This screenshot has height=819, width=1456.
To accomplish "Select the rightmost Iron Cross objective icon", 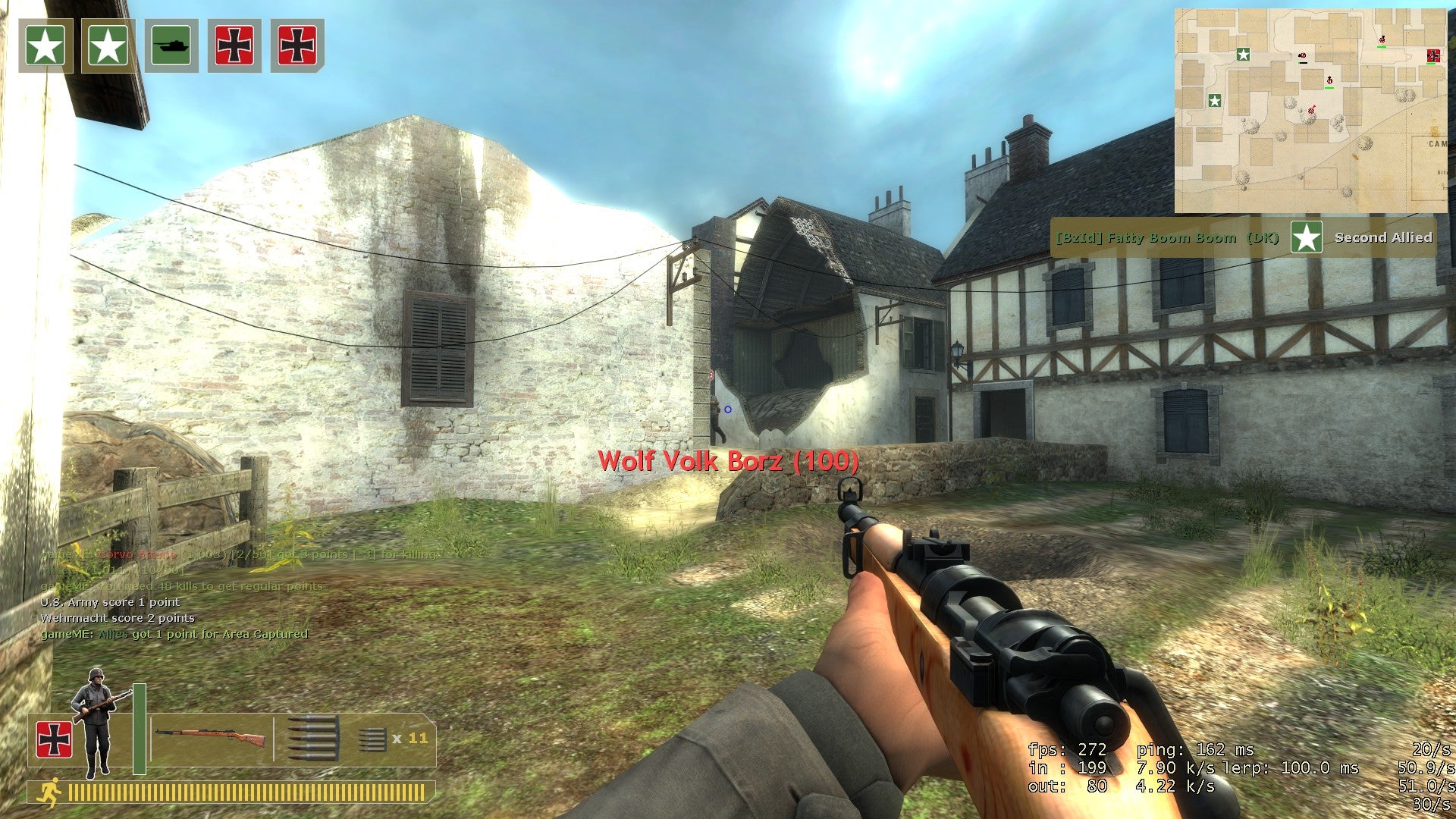I will [299, 45].
